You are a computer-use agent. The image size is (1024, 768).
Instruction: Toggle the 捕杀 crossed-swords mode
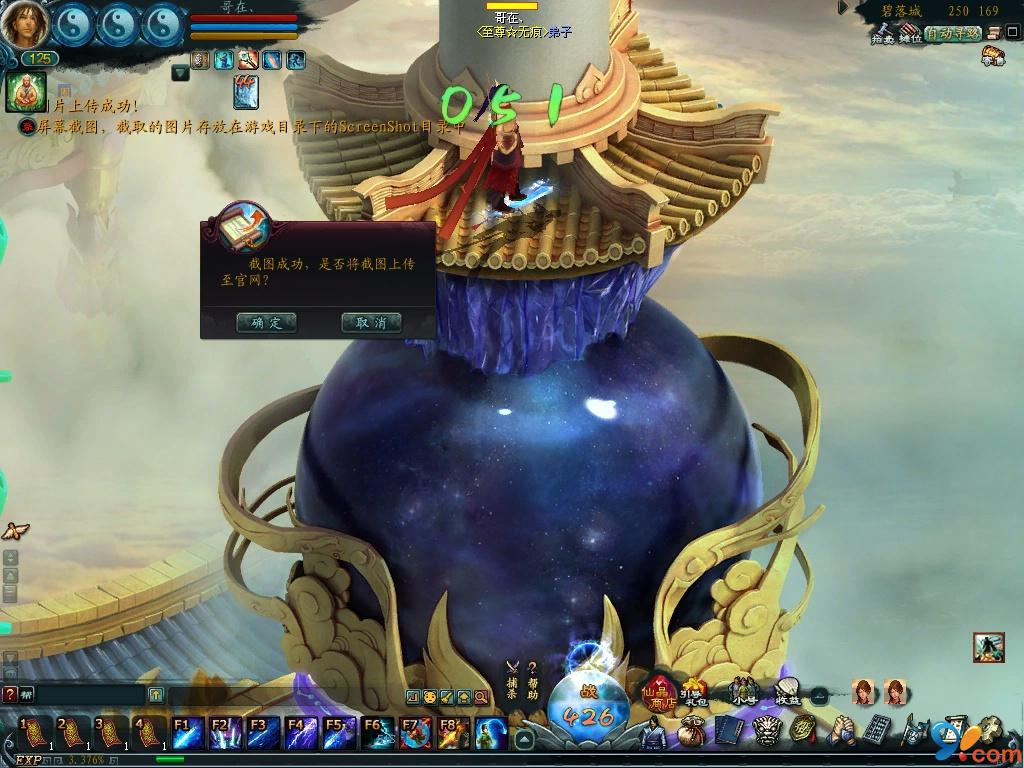click(512, 681)
